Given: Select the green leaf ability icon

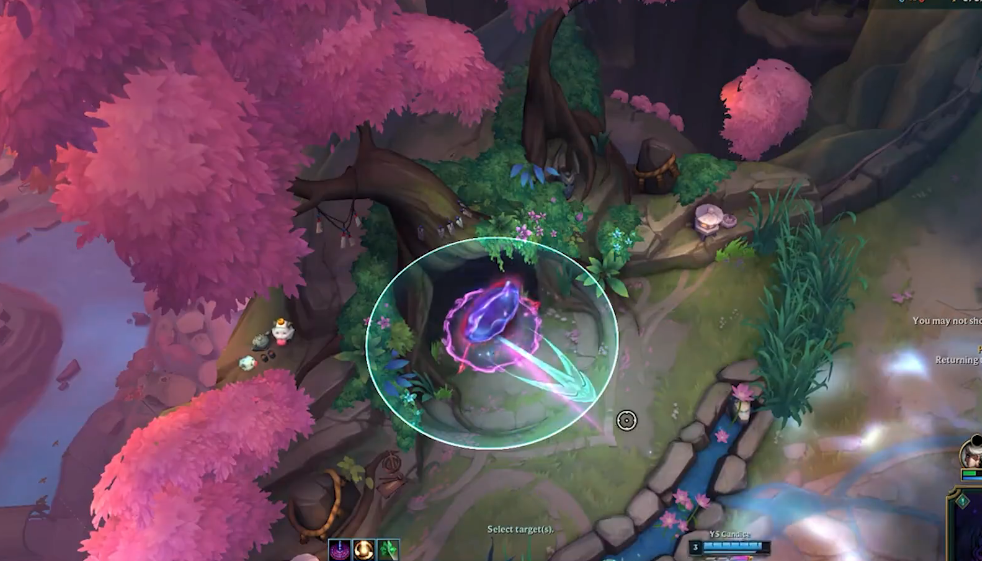Looking at the screenshot, I should [x=388, y=550].
